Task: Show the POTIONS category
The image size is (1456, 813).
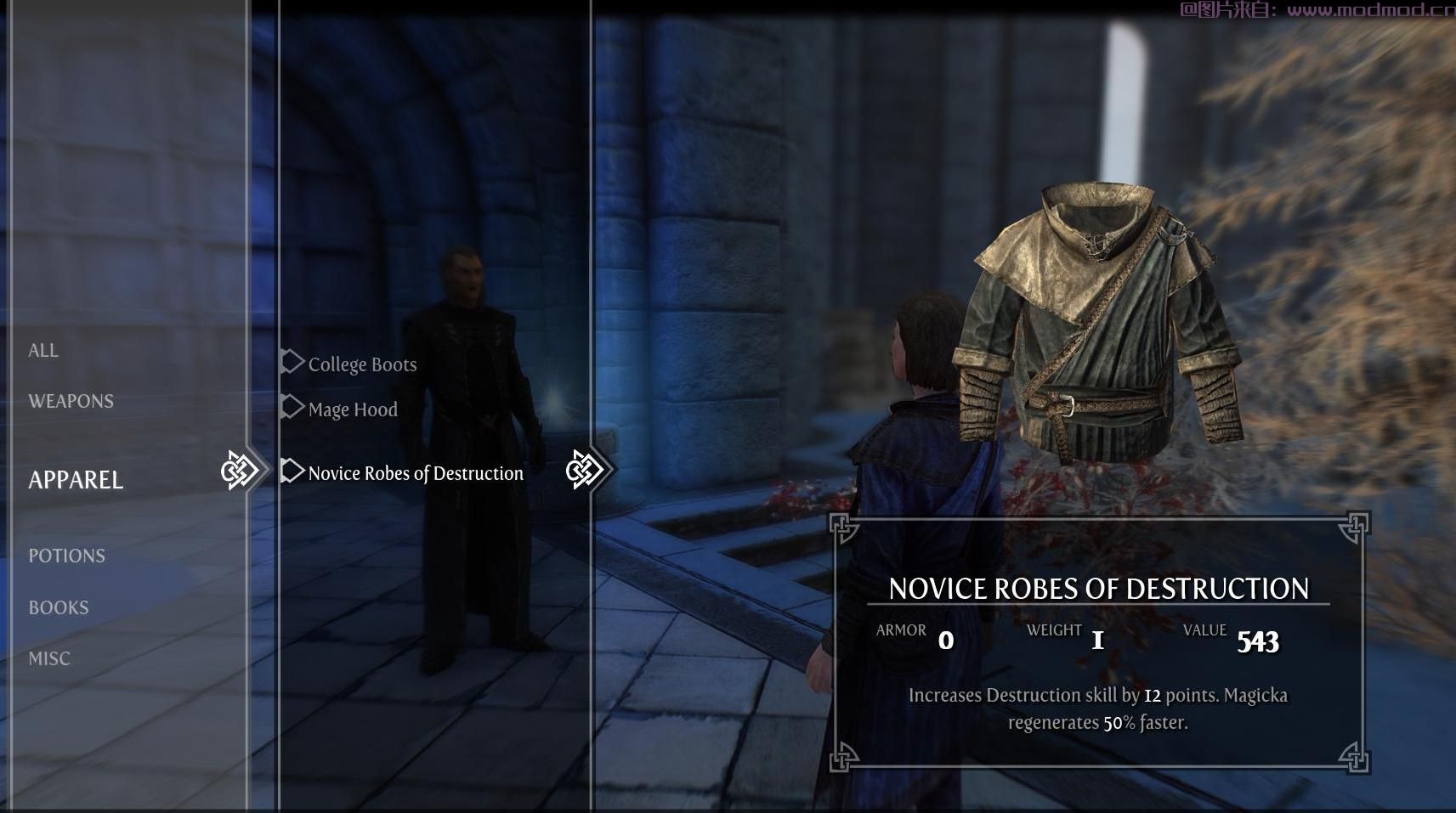Action: (66, 556)
